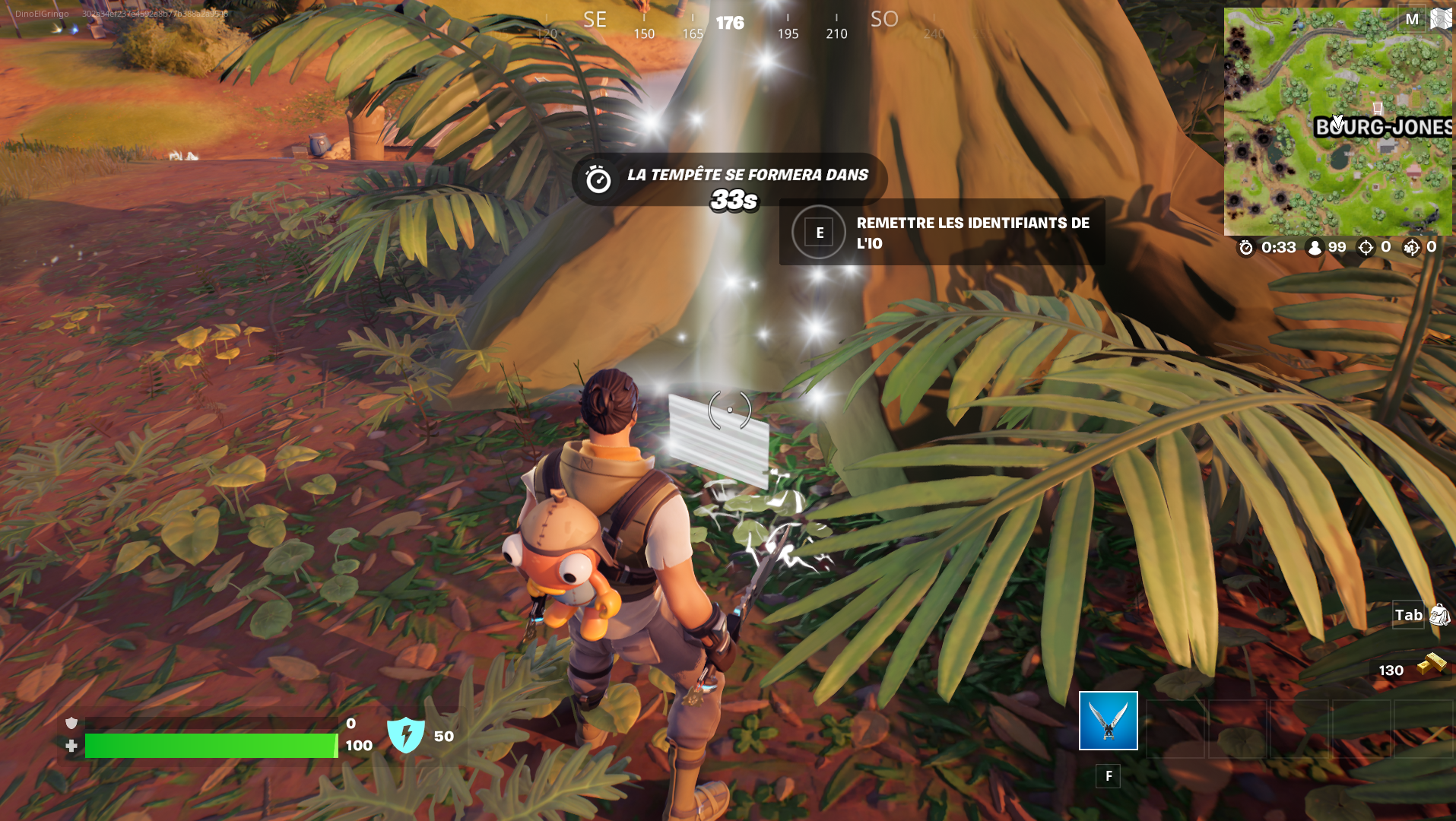Click the armor shield icon above the health bar
The image size is (1456, 821).
point(71,722)
